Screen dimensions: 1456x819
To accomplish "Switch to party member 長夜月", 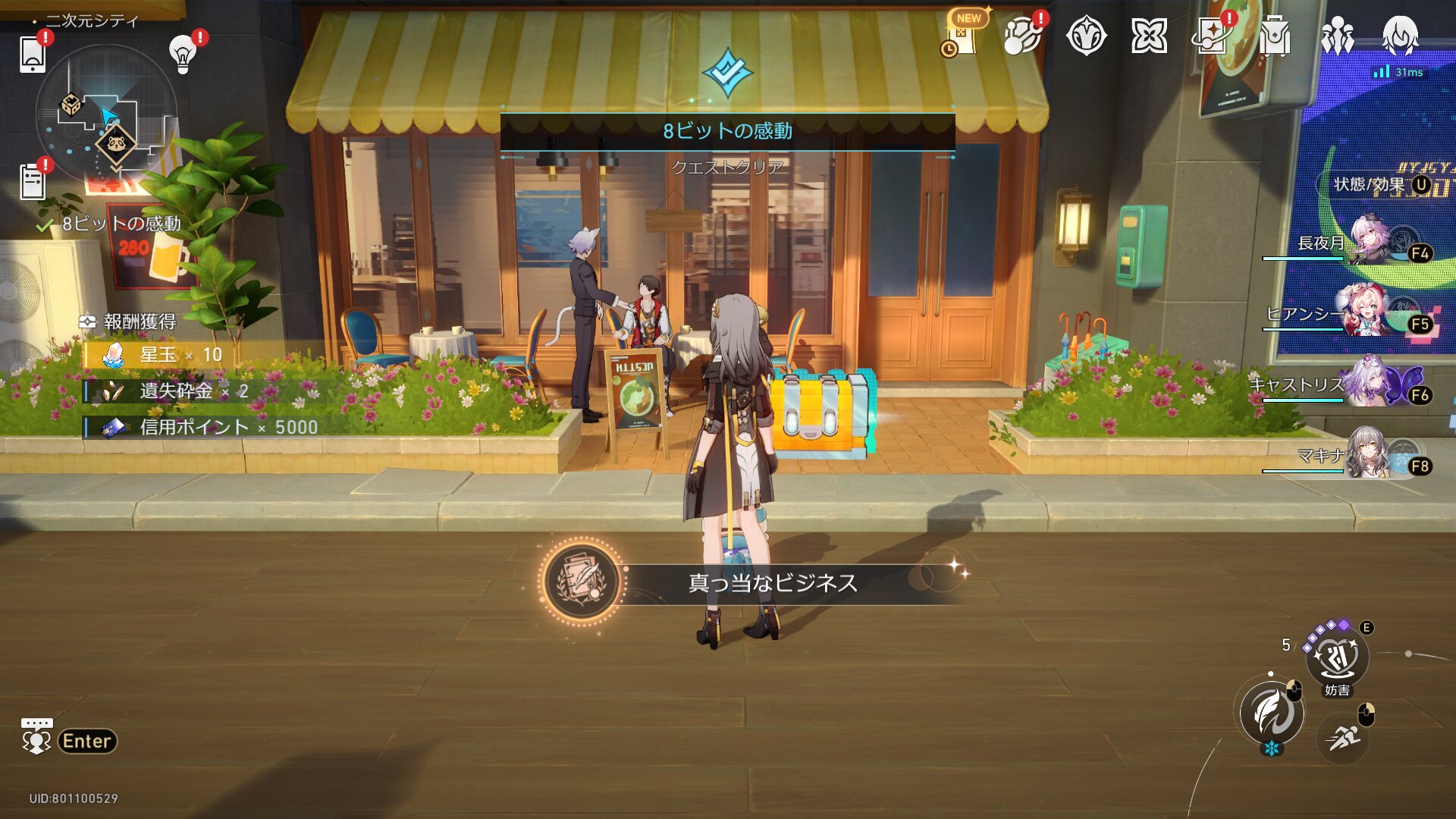I will tap(1365, 241).
